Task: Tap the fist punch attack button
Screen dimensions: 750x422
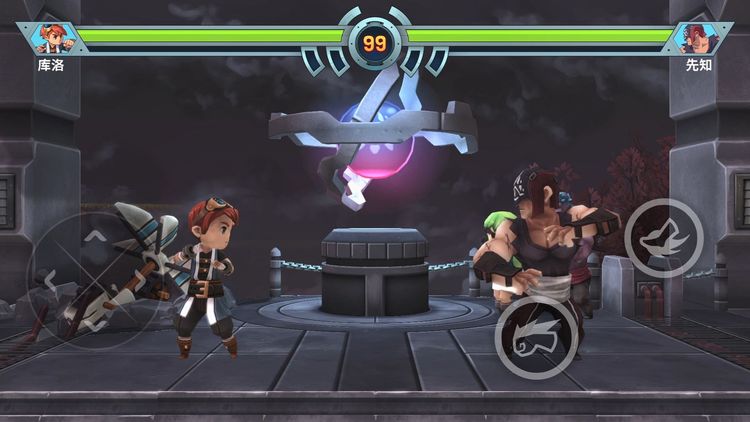Action: (x=536, y=337)
